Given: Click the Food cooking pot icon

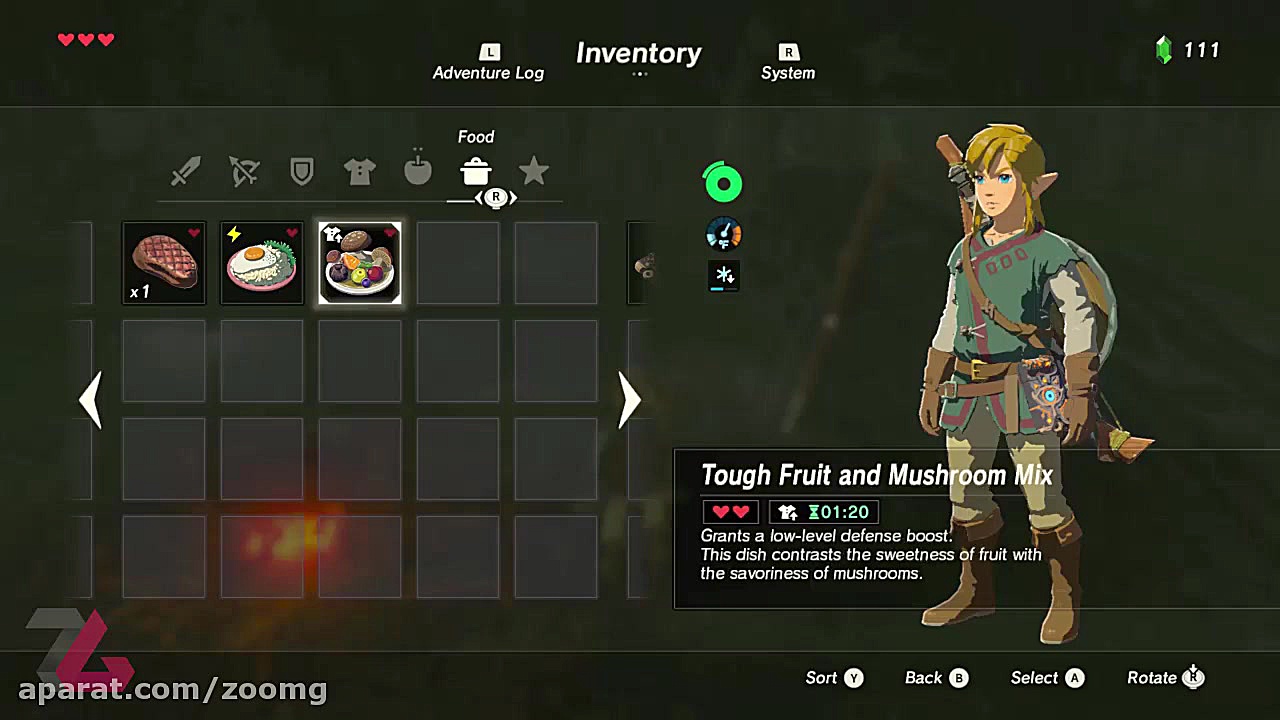Looking at the screenshot, I should pos(475,171).
